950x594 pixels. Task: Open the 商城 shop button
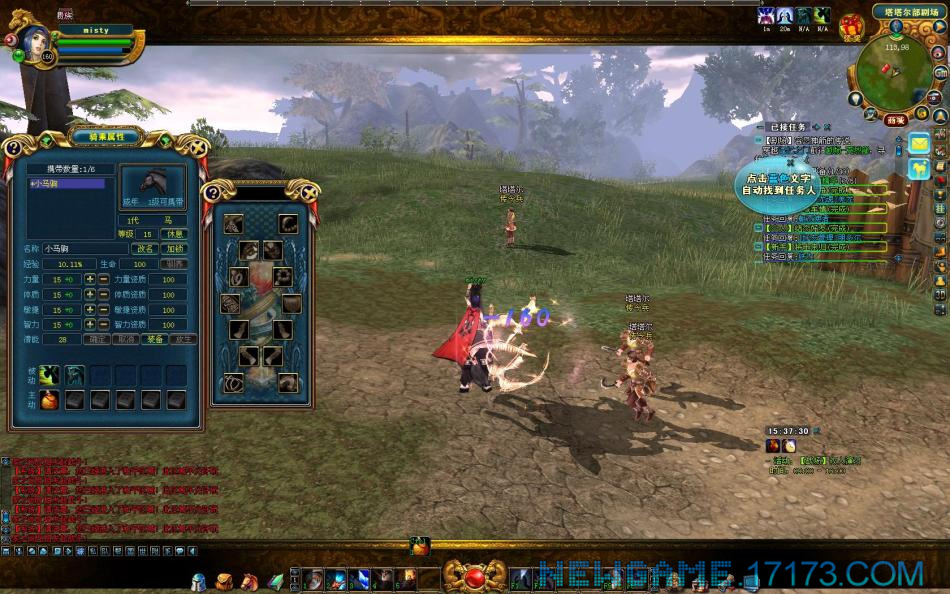tap(895, 120)
